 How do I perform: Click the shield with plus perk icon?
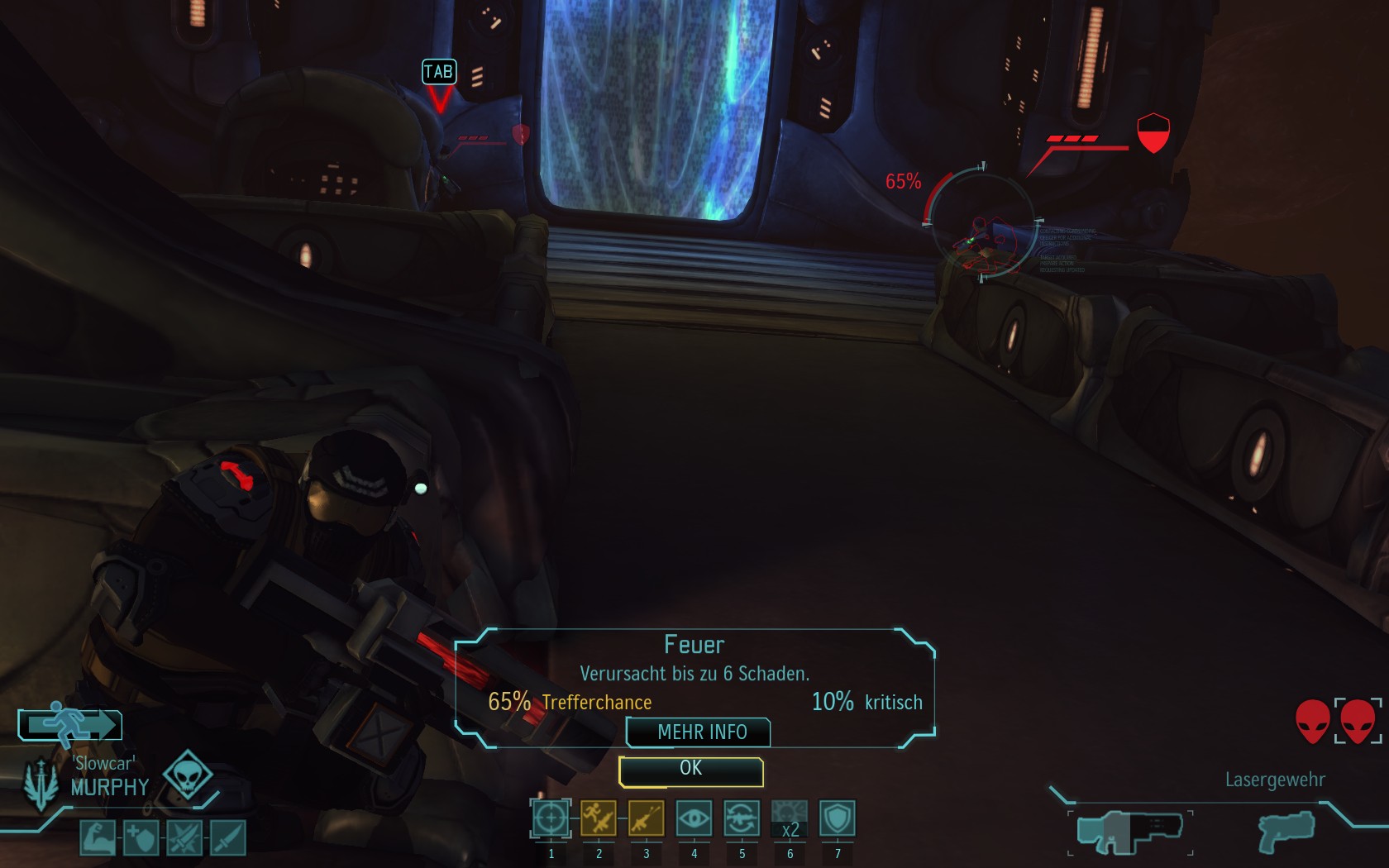pos(141,838)
